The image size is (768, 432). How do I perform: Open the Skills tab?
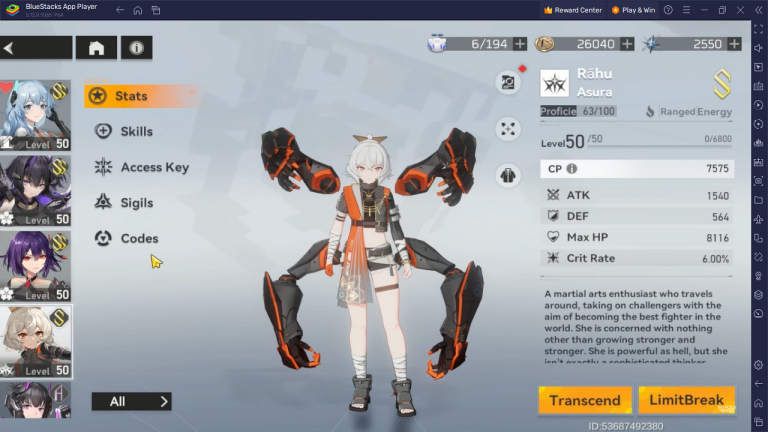coord(135,131)
